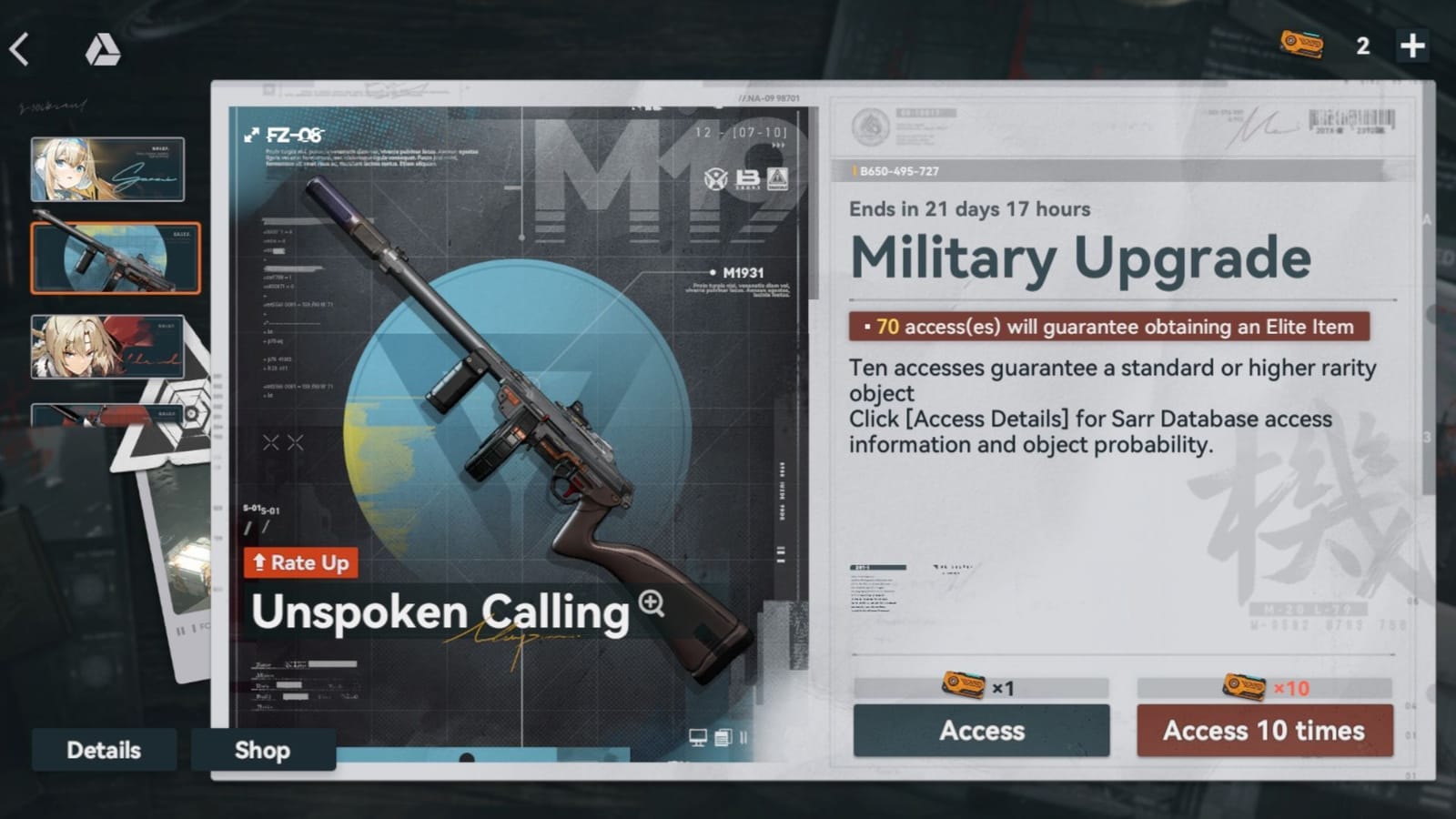Open the third character banner thumbnail
The width and height of the screenshot is (1456, 819).
tap(106, 347)
